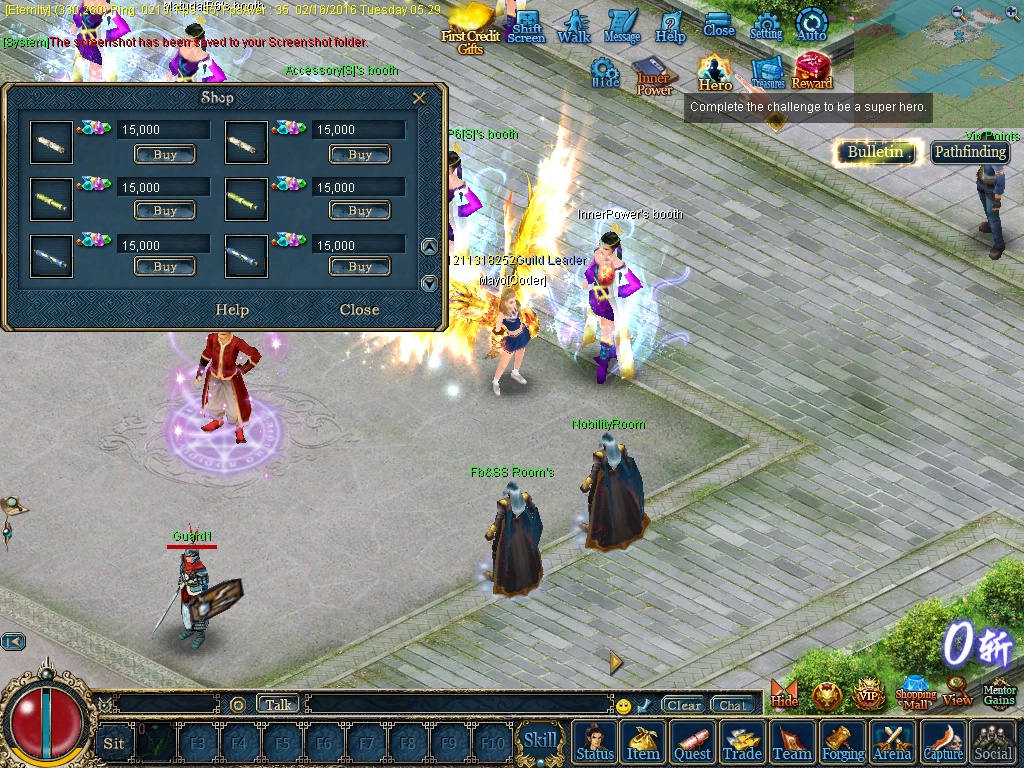The height and width of the screenshot is (768, 1024).
Task: Open the Skill panel
Action: (x=540, y=741)
